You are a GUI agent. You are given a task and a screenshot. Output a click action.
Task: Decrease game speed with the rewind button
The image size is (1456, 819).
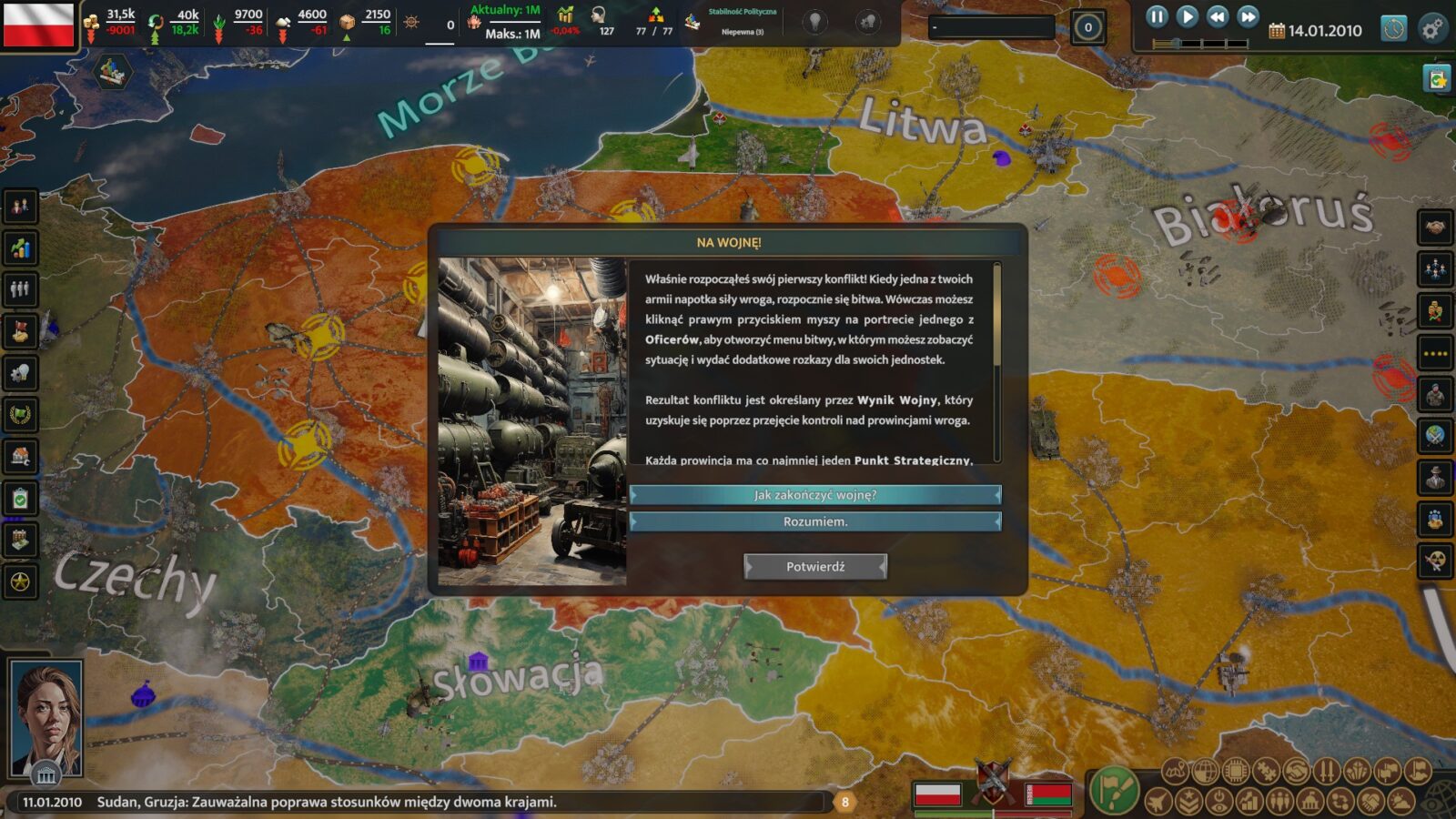pyautogui.click(x=1218, y=16)
